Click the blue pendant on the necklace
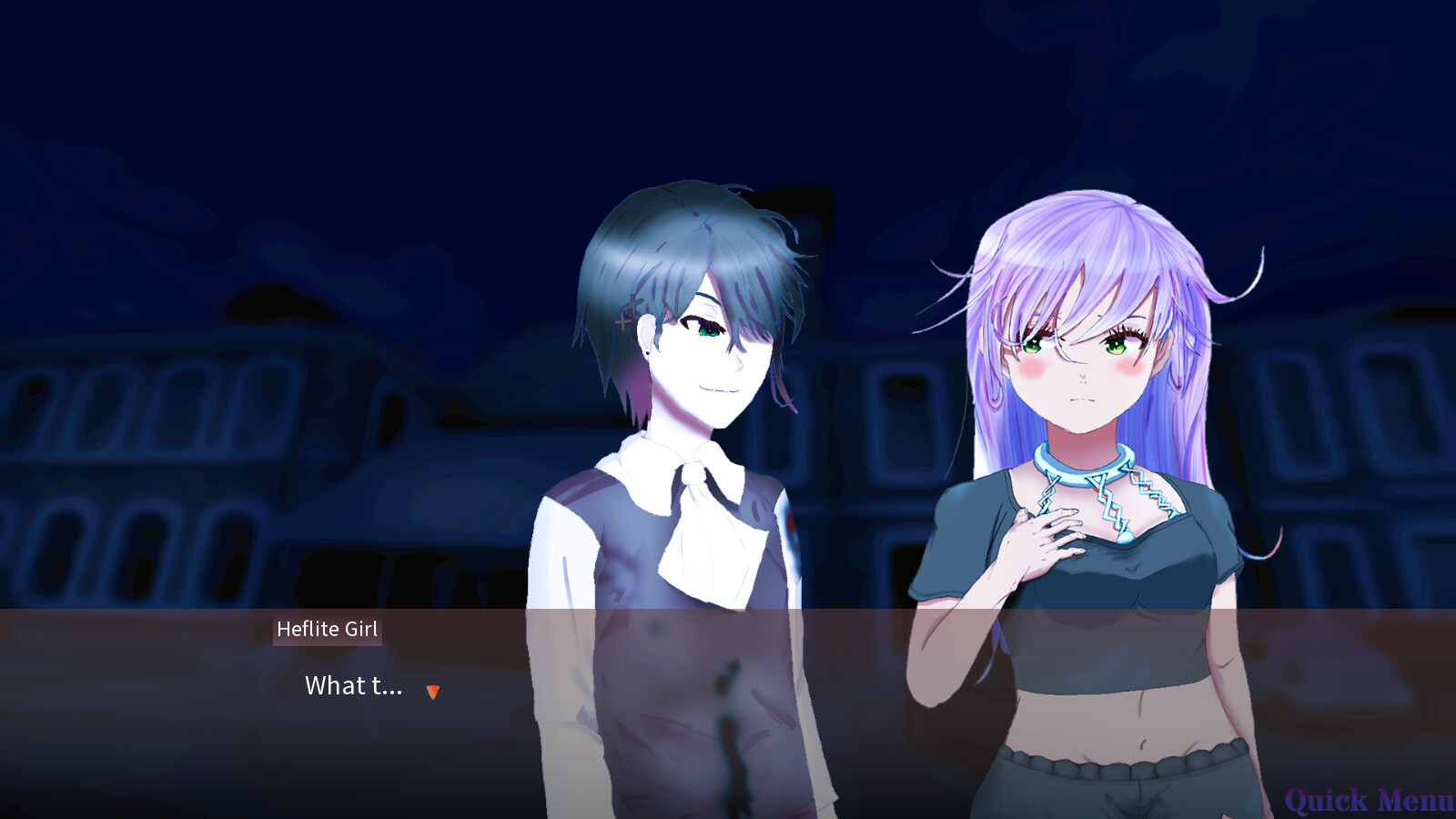 (x=1123, y=537)
